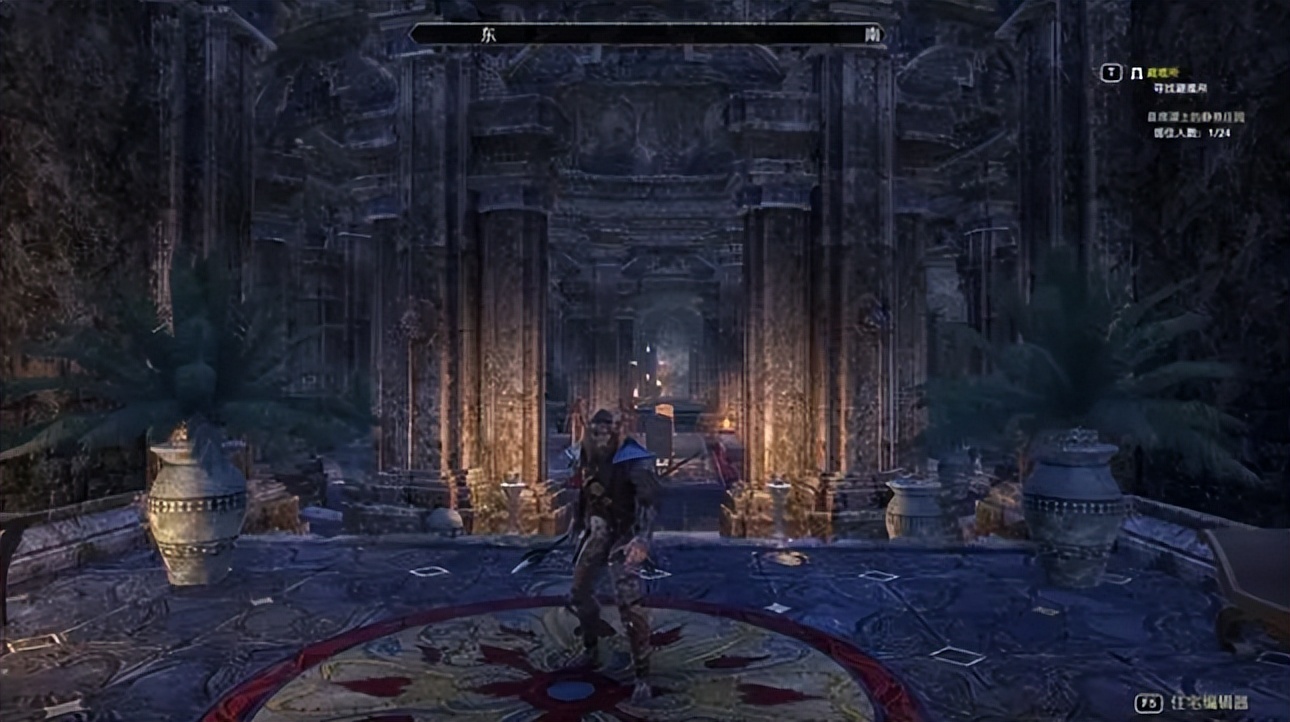Click the house name text above population count
Image resolution: width=1290 pixels, height=722 pixels.
click(1196, 116)
